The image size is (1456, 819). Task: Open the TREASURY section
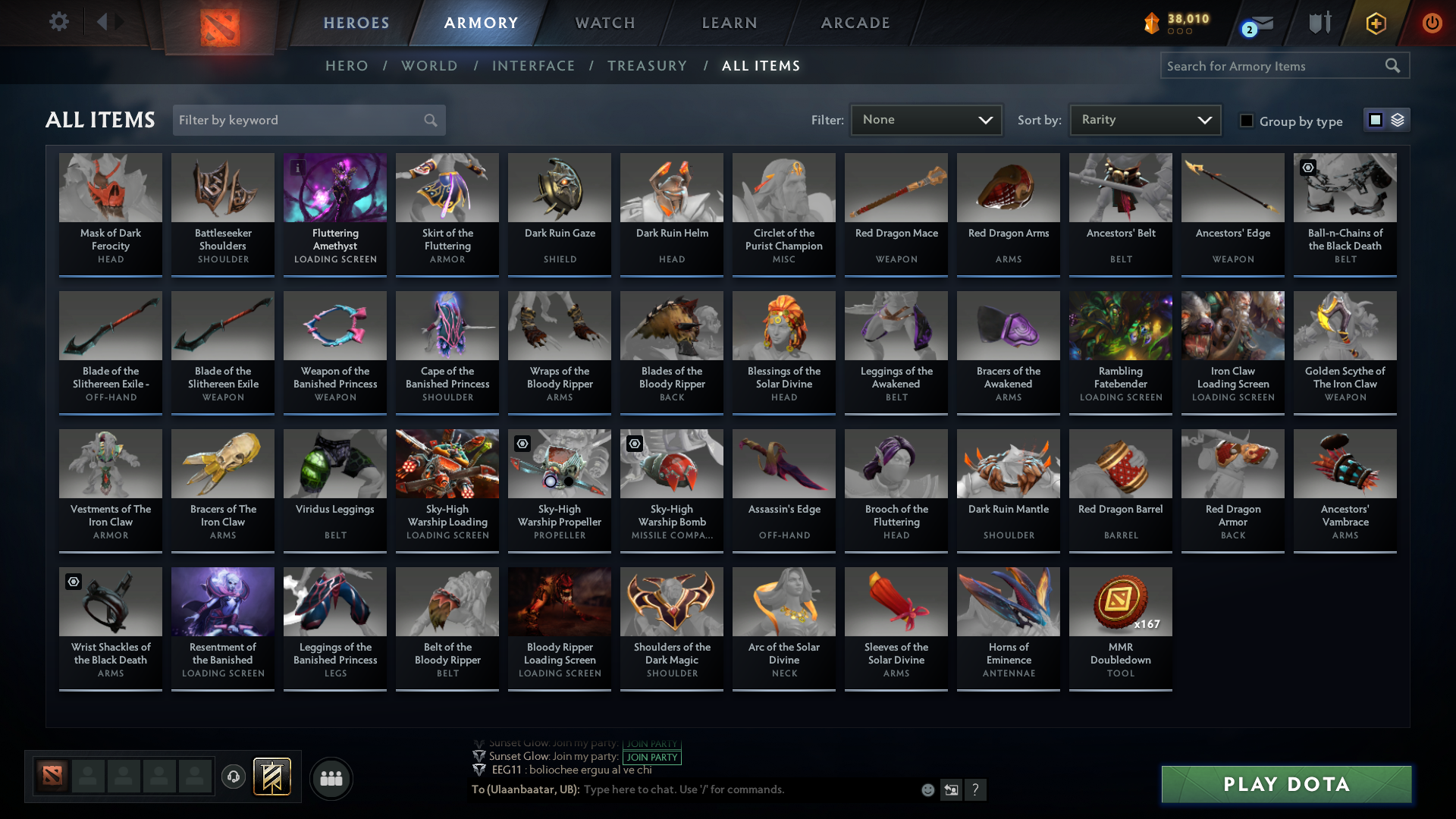(647, 66)
